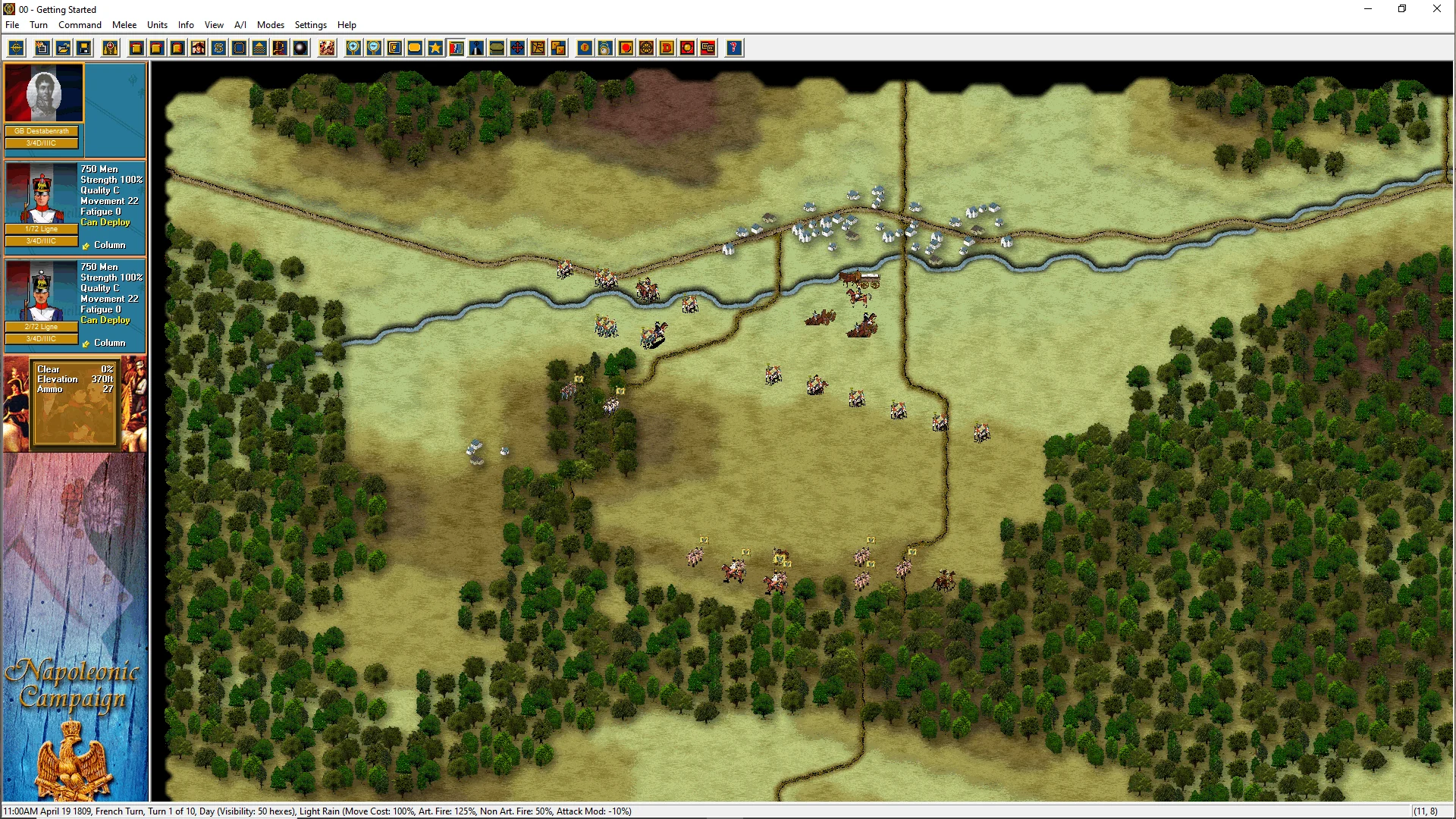Viewport: 1456px width, 819px height.
Task: Click the red four-way arrows toolbar button
Action: click(x=517, y=49)
